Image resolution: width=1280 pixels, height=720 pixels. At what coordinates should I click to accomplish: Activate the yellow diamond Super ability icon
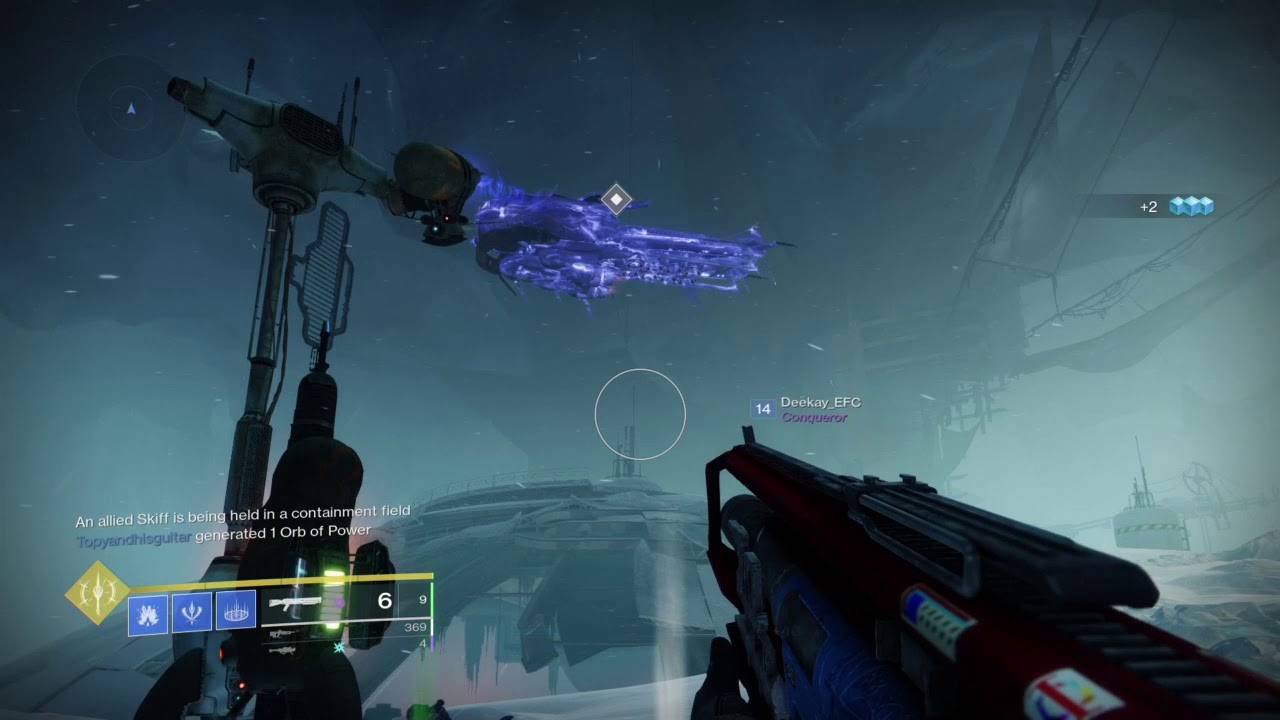[x=97, y=593]
